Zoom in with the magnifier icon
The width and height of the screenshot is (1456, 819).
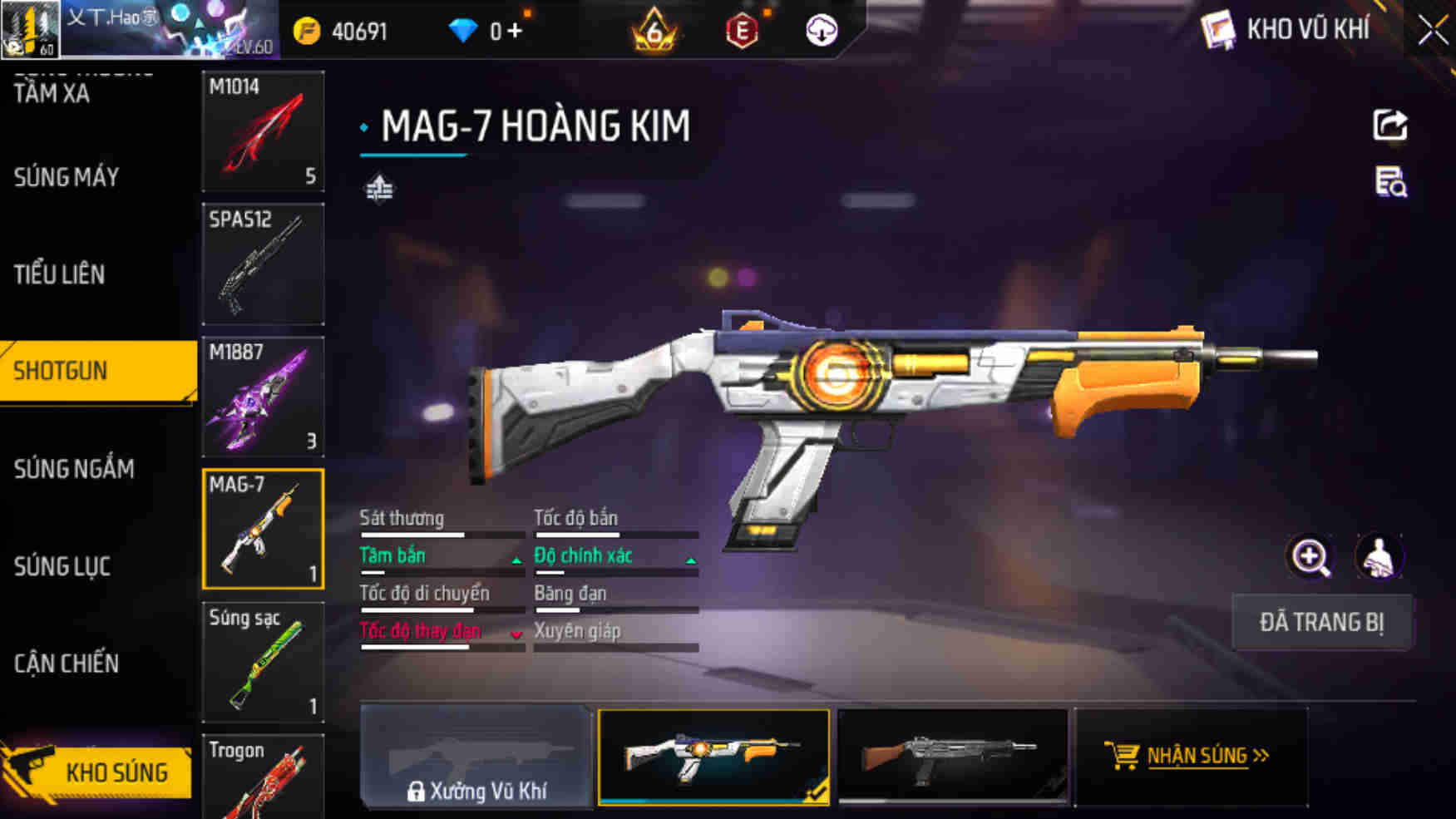(1310, 557)
